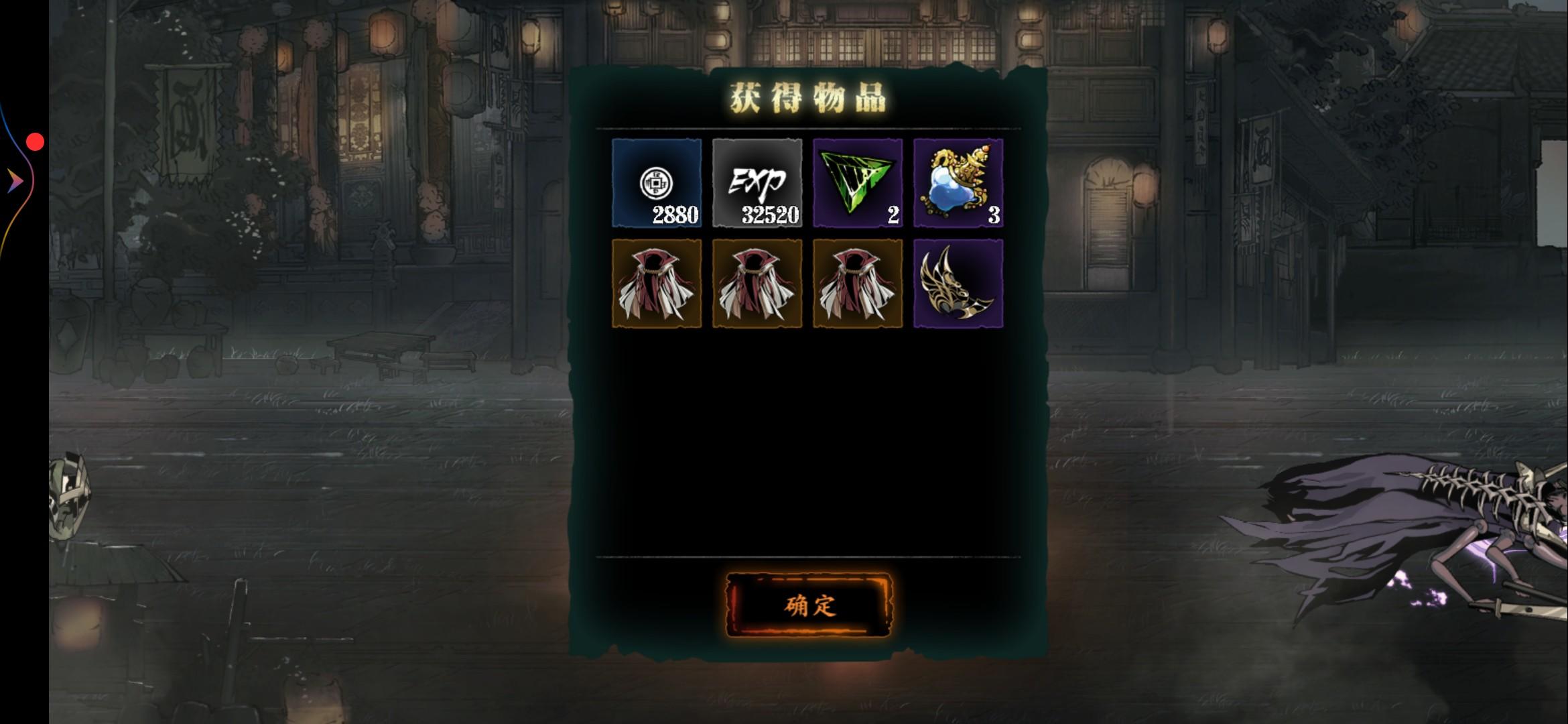Select the first red cloak reward
Screen dimensions: 1568x724
click(x=657, y=284)
